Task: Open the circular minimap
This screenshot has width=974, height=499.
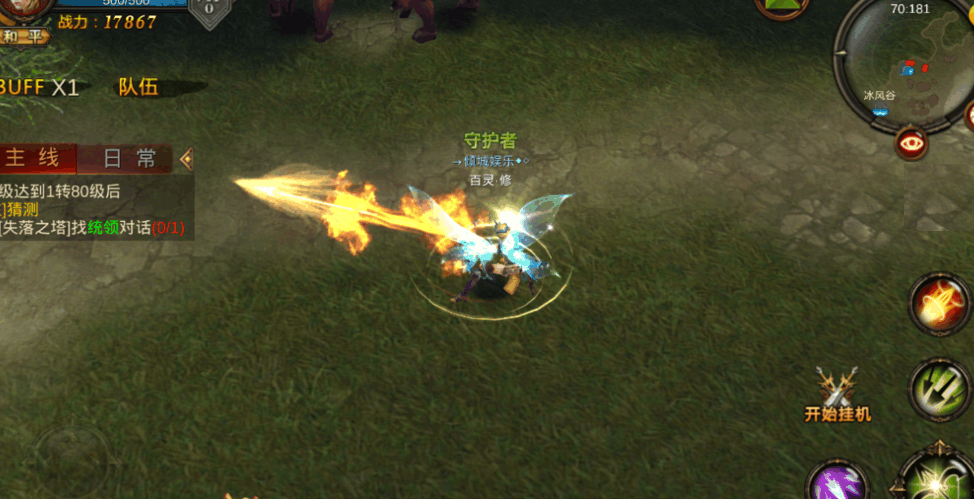Action: 900,58
